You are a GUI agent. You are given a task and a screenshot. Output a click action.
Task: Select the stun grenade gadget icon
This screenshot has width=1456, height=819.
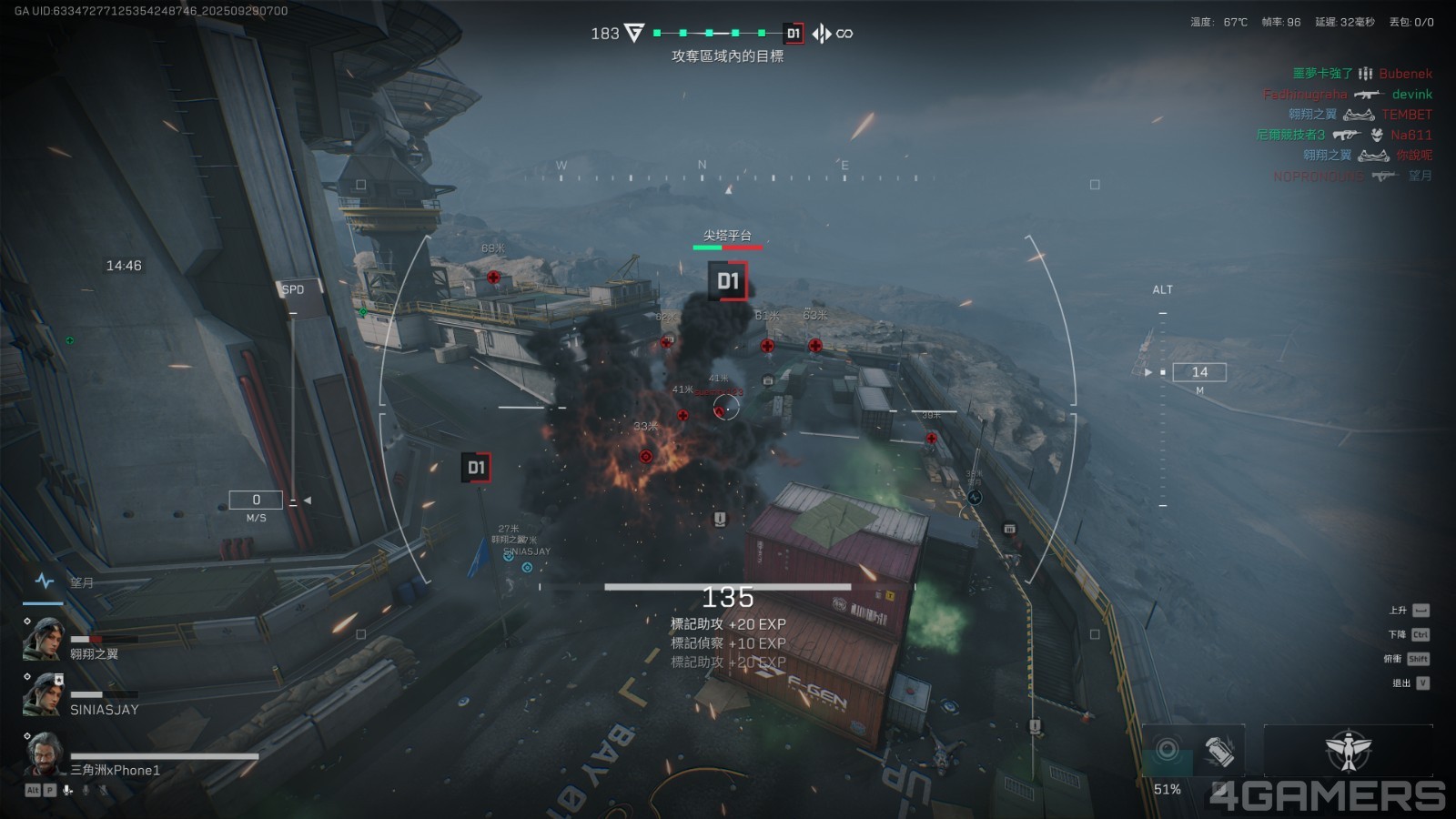[x=1219, y=751]
